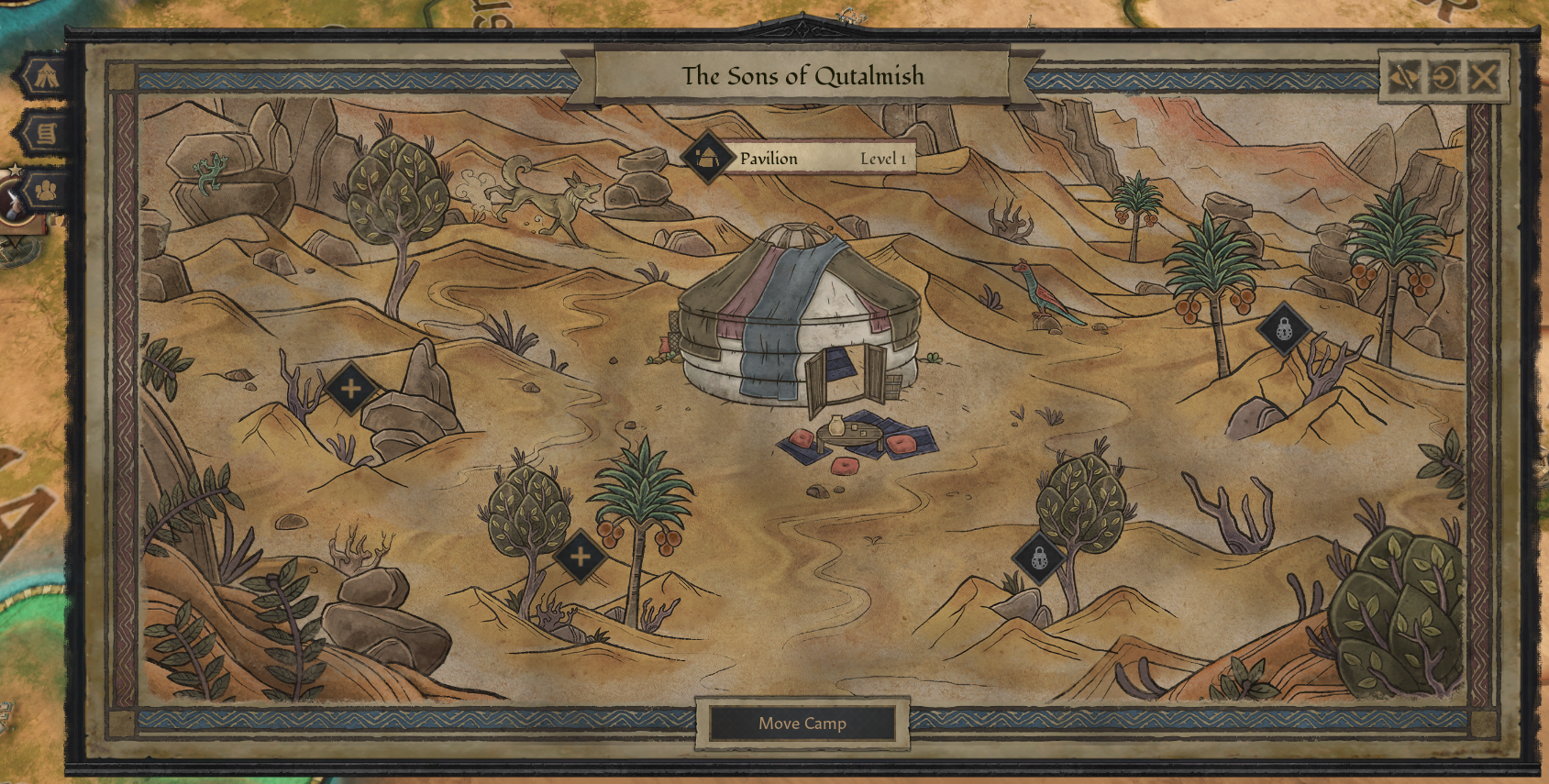The image size is (1549, 784).
Task: Hide the camp window with the crossed-eye icon
Action: [1404, 77]
